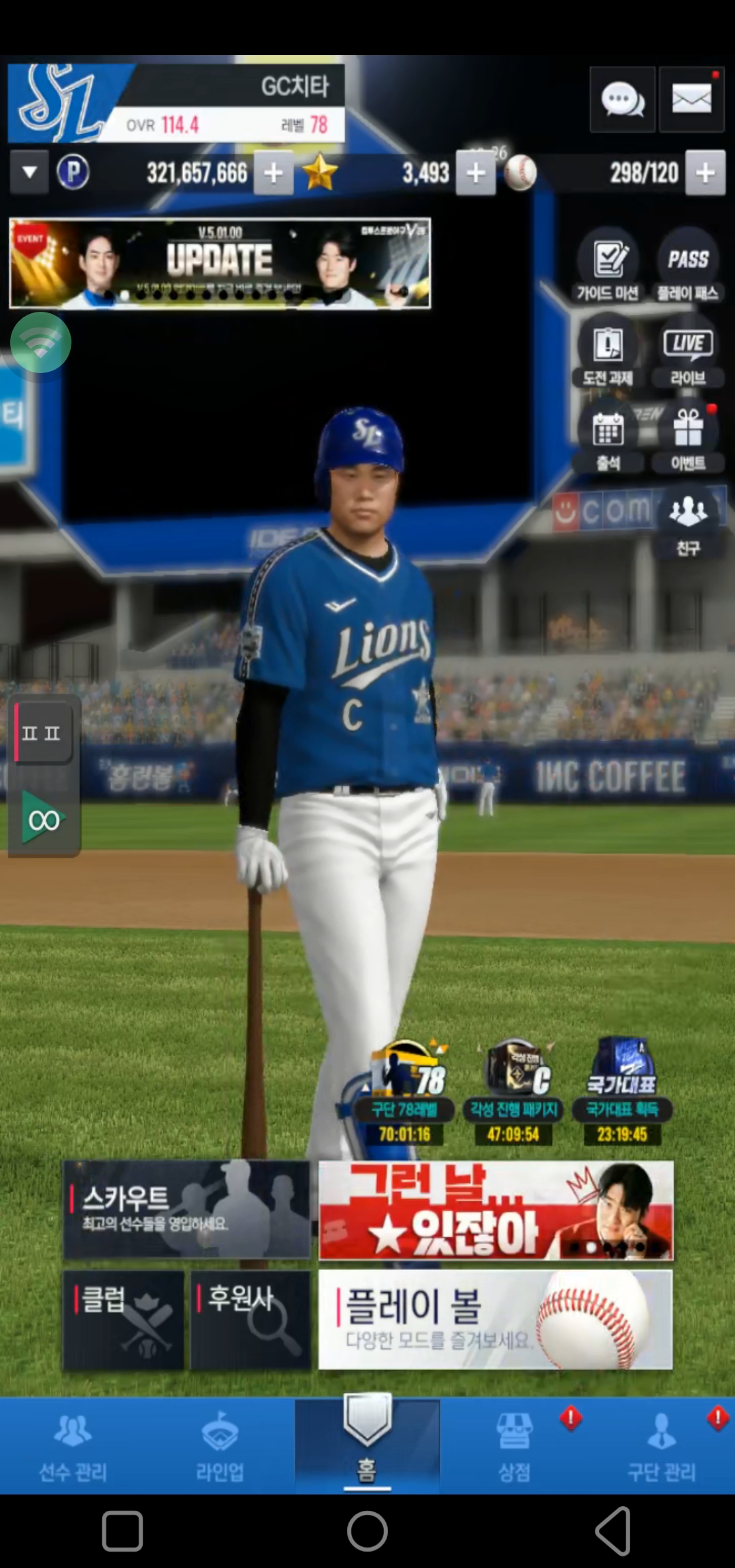Add more stars with the plus button
Viewport: 735px width, 1568px height.
pos(476,173)
